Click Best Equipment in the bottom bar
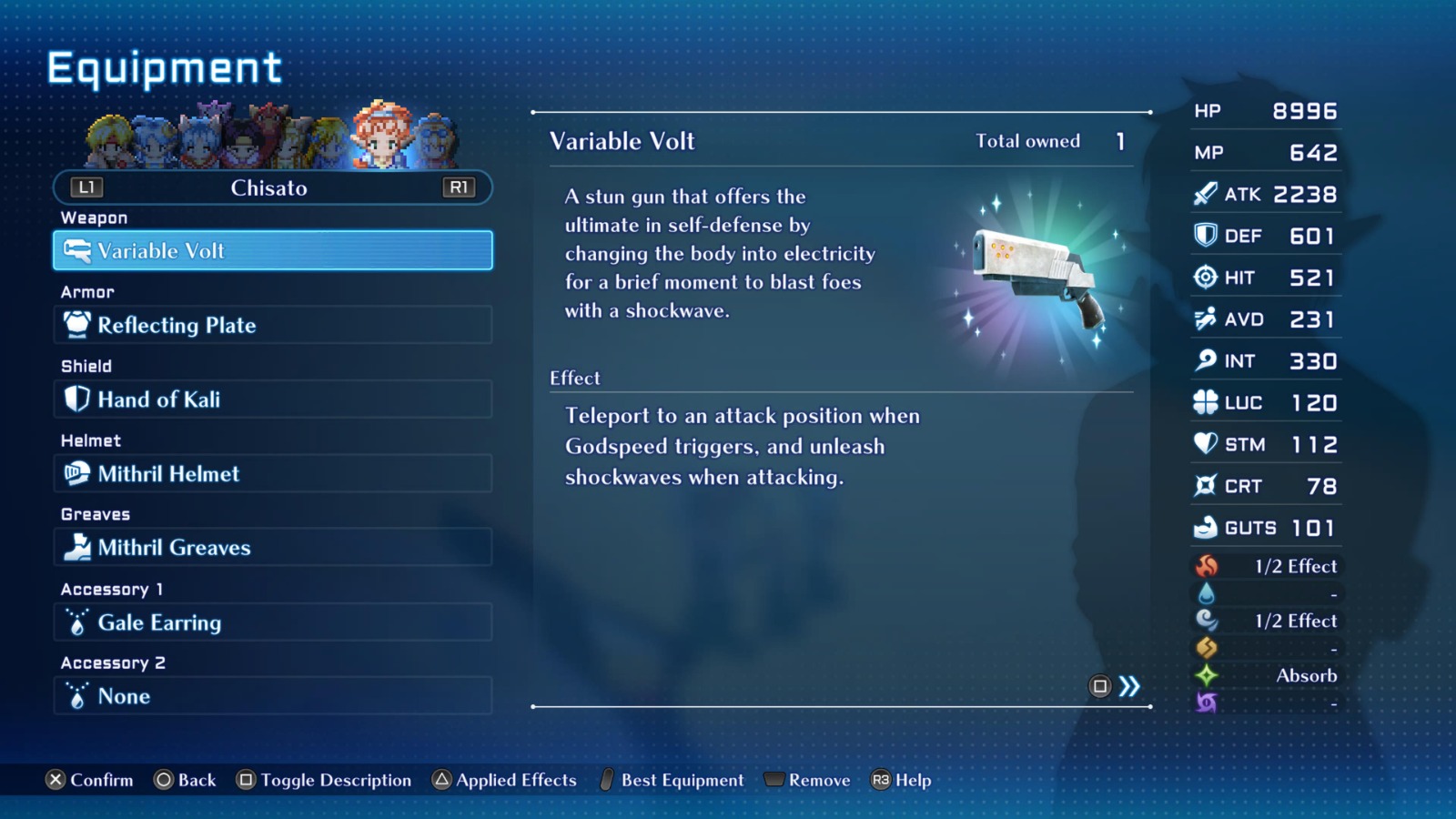The width and height of the screenshot is (1456, 819). [x=681, y=780]
